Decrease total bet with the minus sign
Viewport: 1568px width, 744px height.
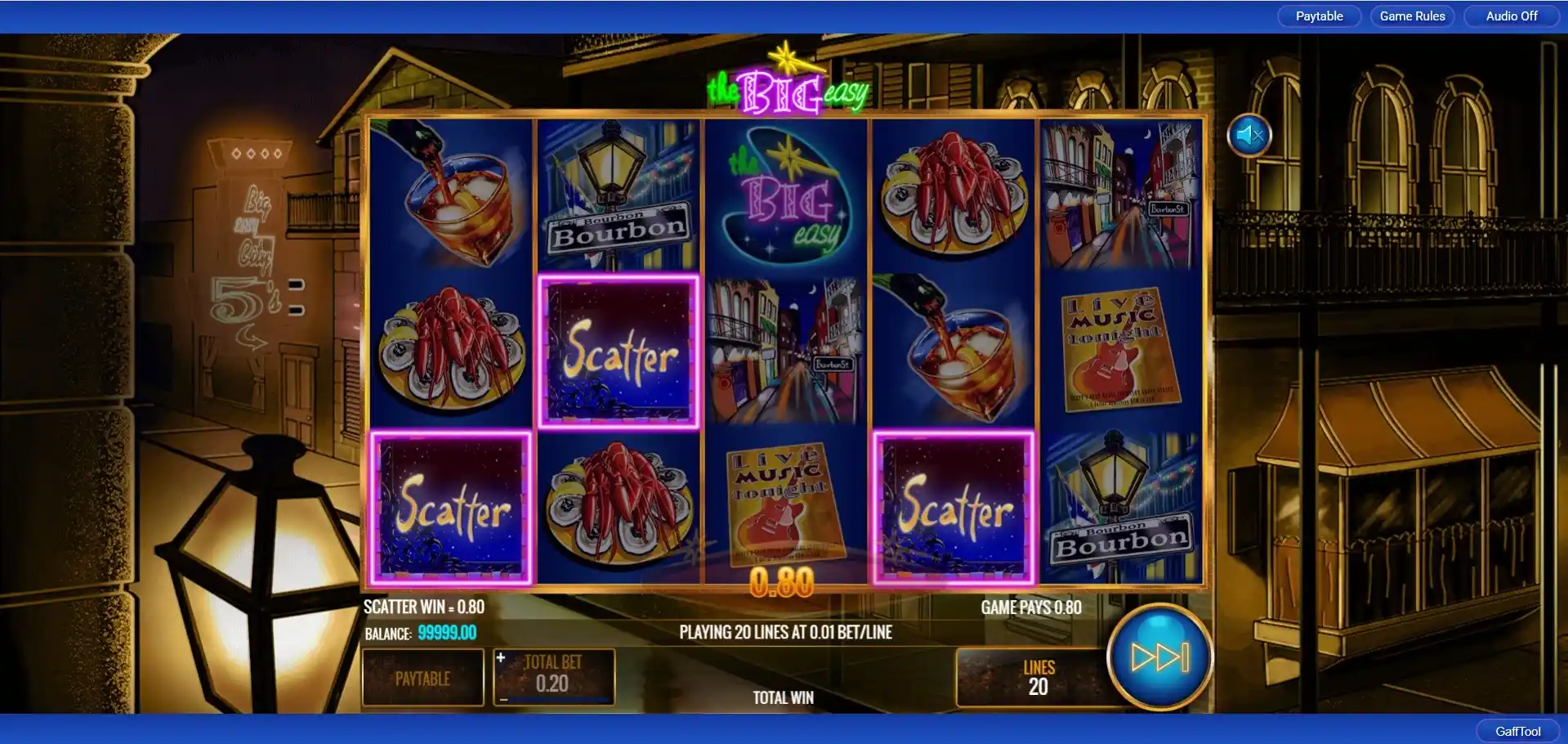[503, 699]
